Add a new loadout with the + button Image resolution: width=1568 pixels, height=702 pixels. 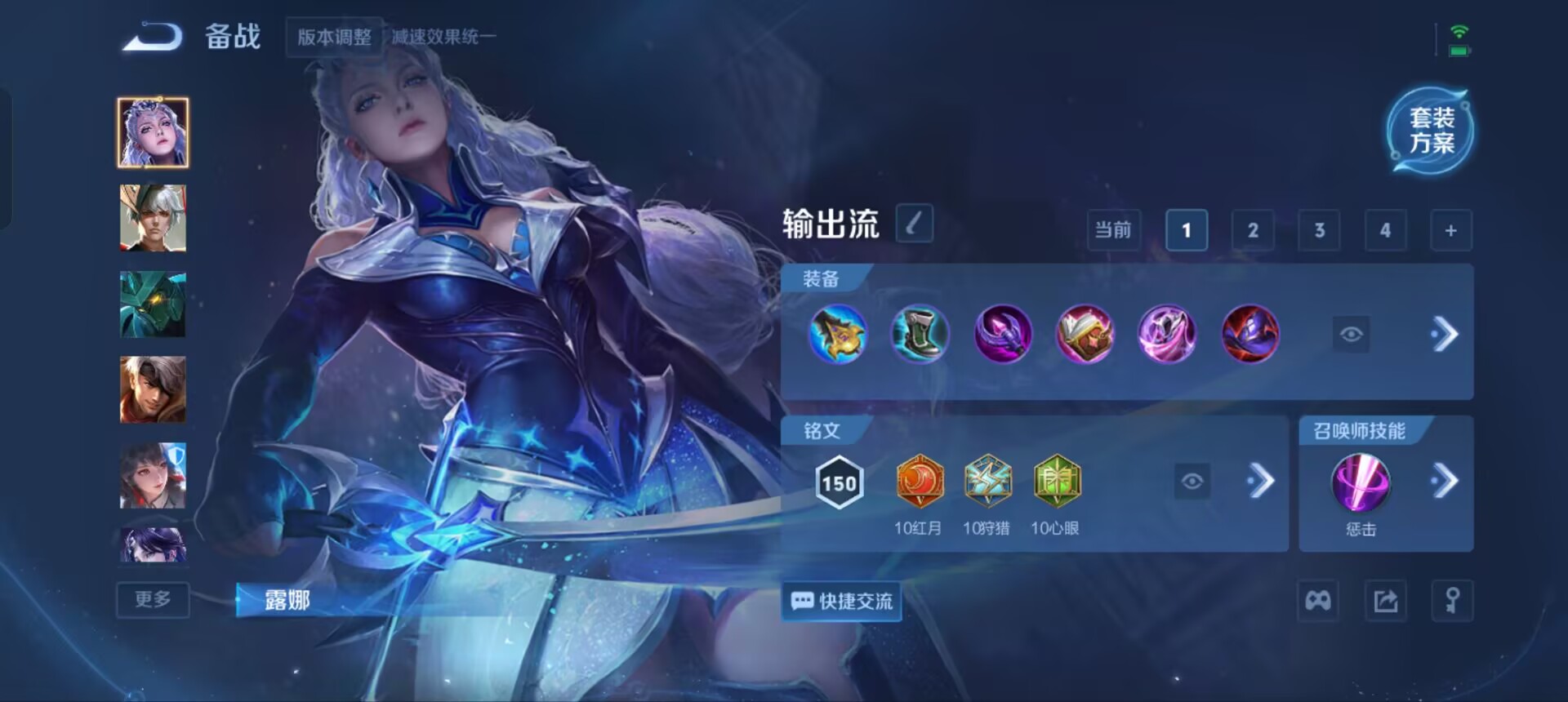[x=1451, y=230]
